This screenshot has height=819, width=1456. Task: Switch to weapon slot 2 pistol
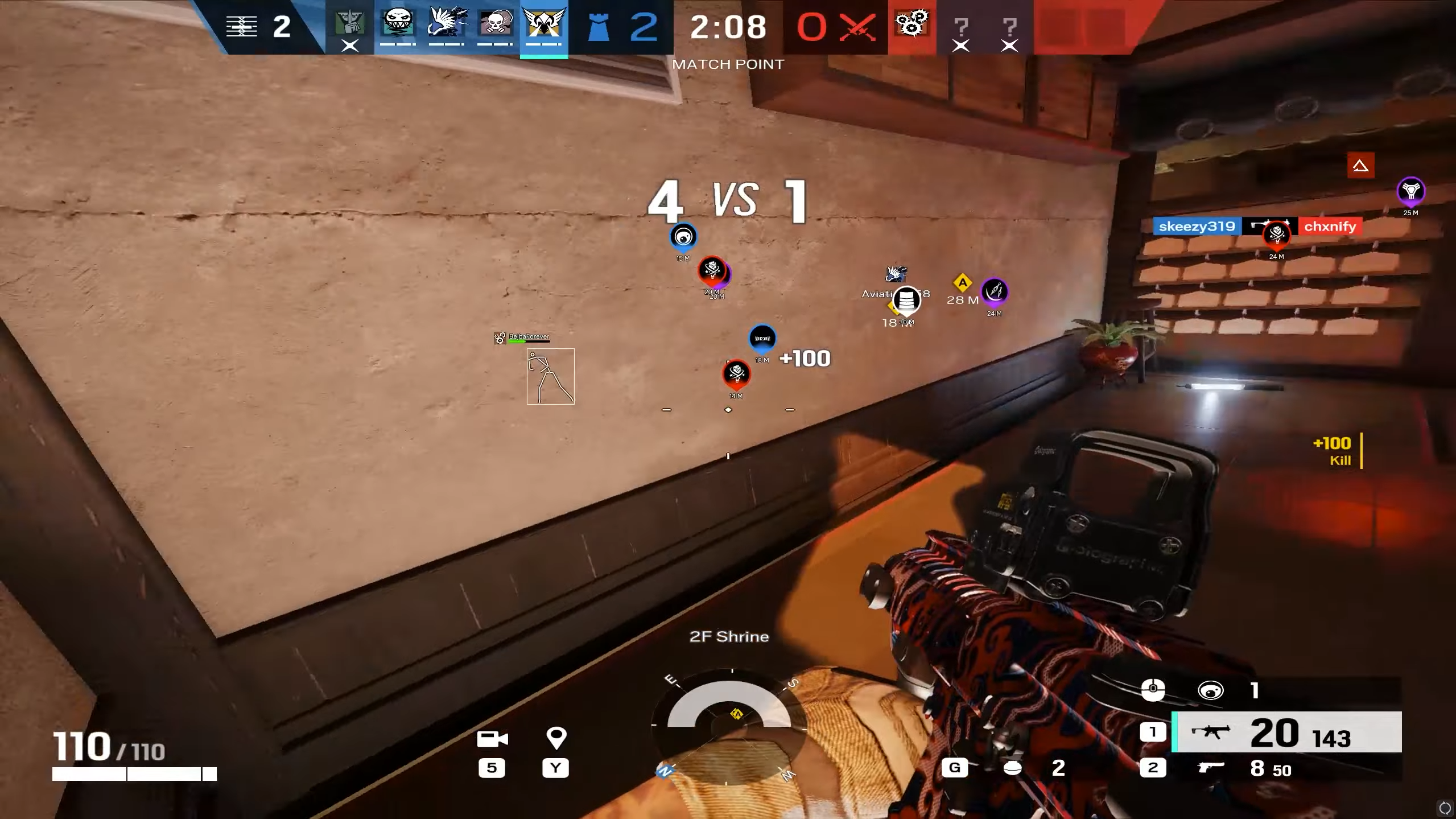[x=1154, y=767]
